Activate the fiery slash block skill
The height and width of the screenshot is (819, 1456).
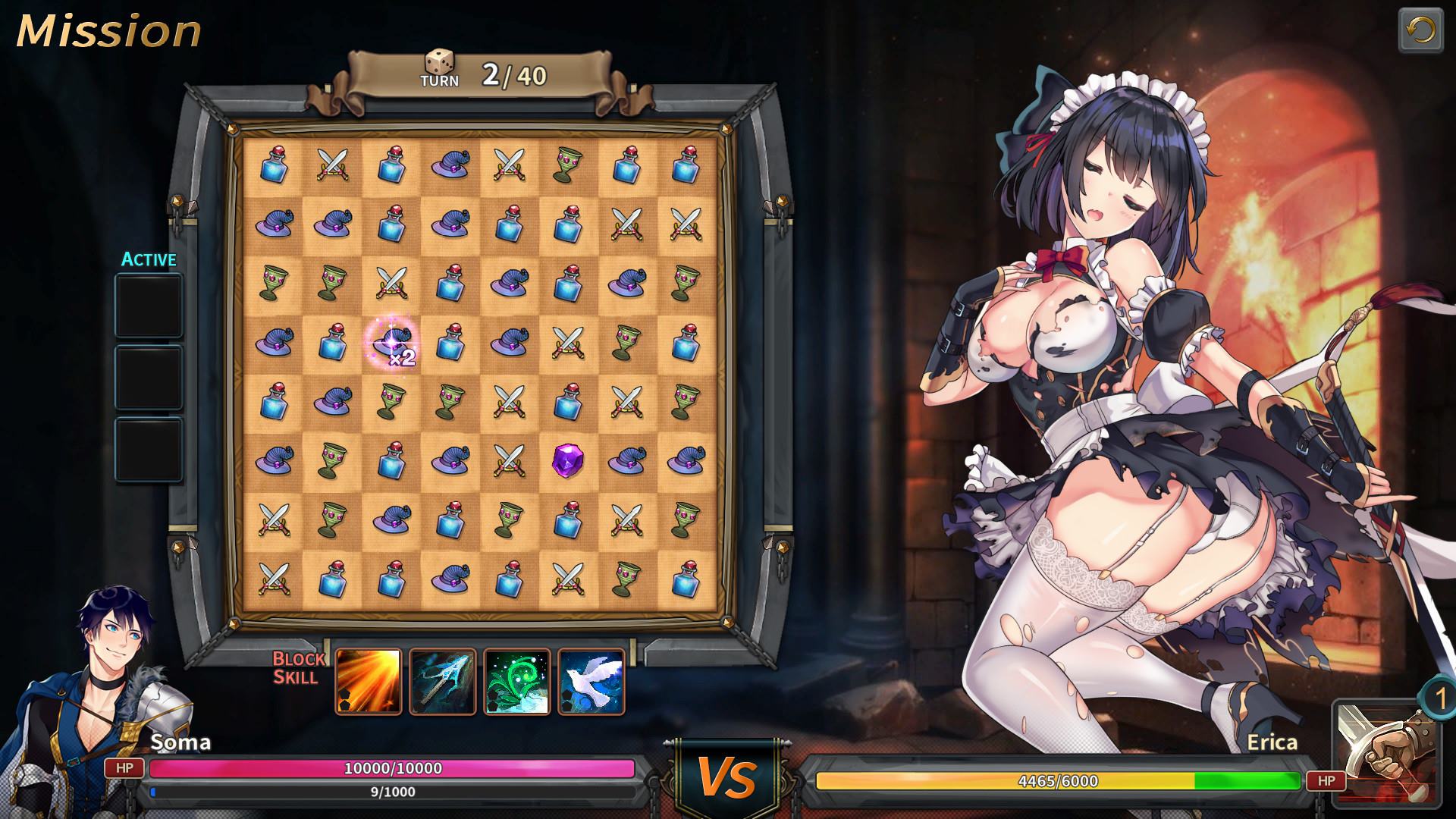coord(369,681)
